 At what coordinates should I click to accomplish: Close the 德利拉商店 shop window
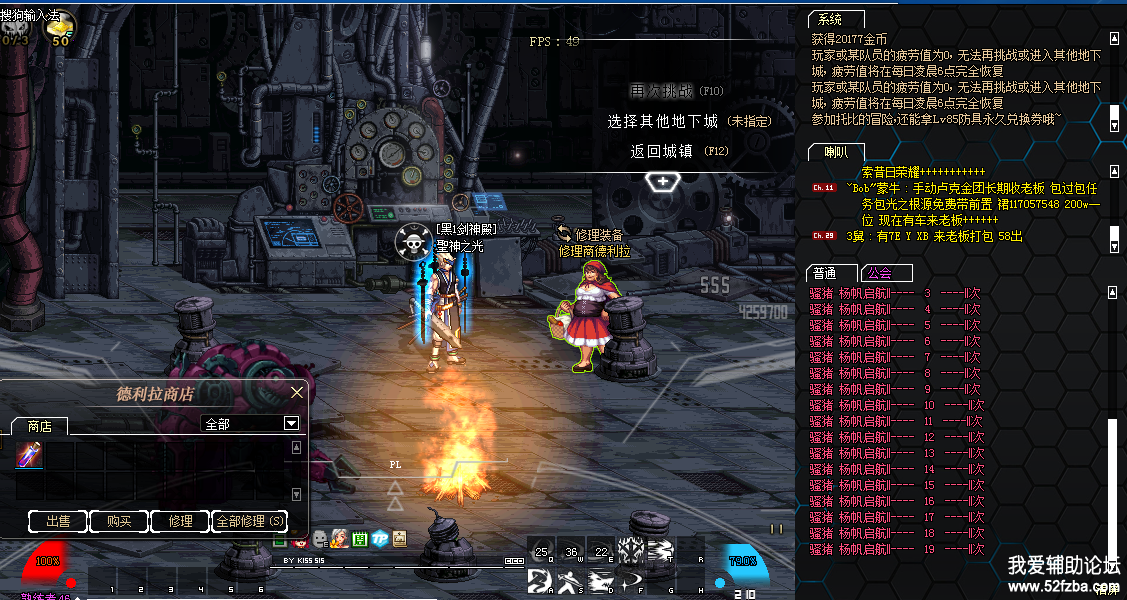tap(296, 393)
